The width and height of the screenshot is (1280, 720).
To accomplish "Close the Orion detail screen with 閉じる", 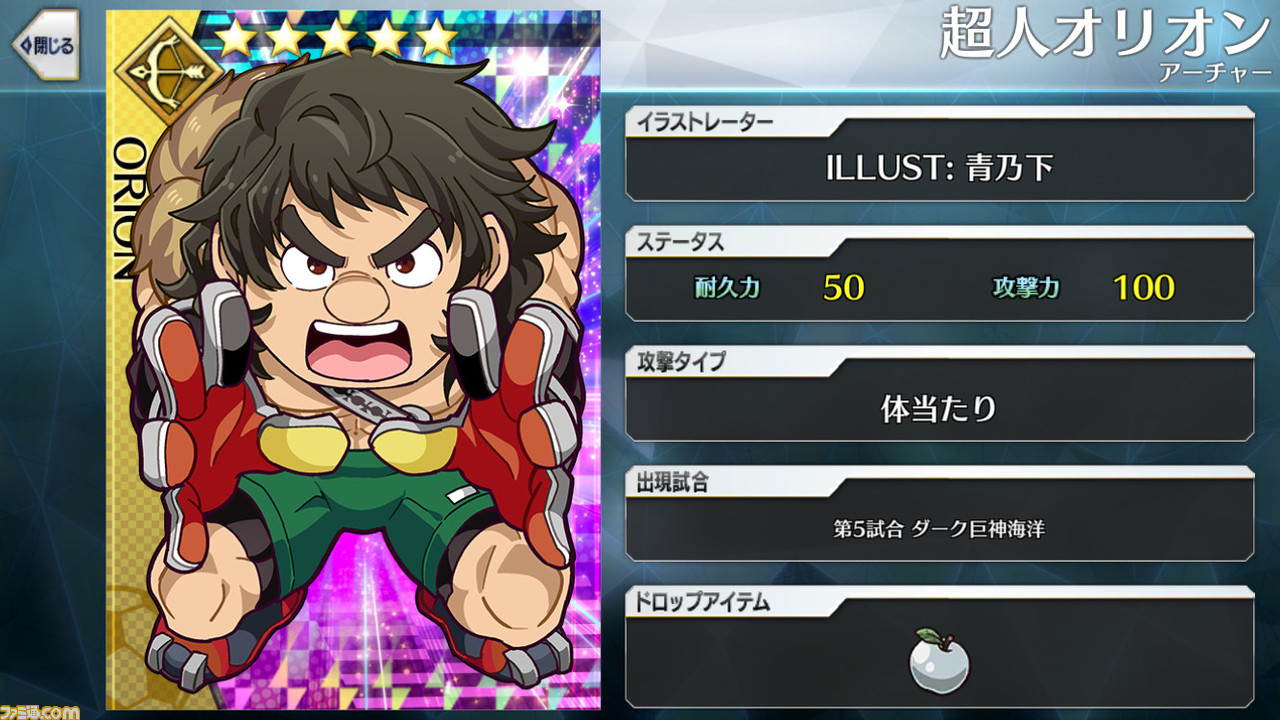I will click(x=45, y=45).
